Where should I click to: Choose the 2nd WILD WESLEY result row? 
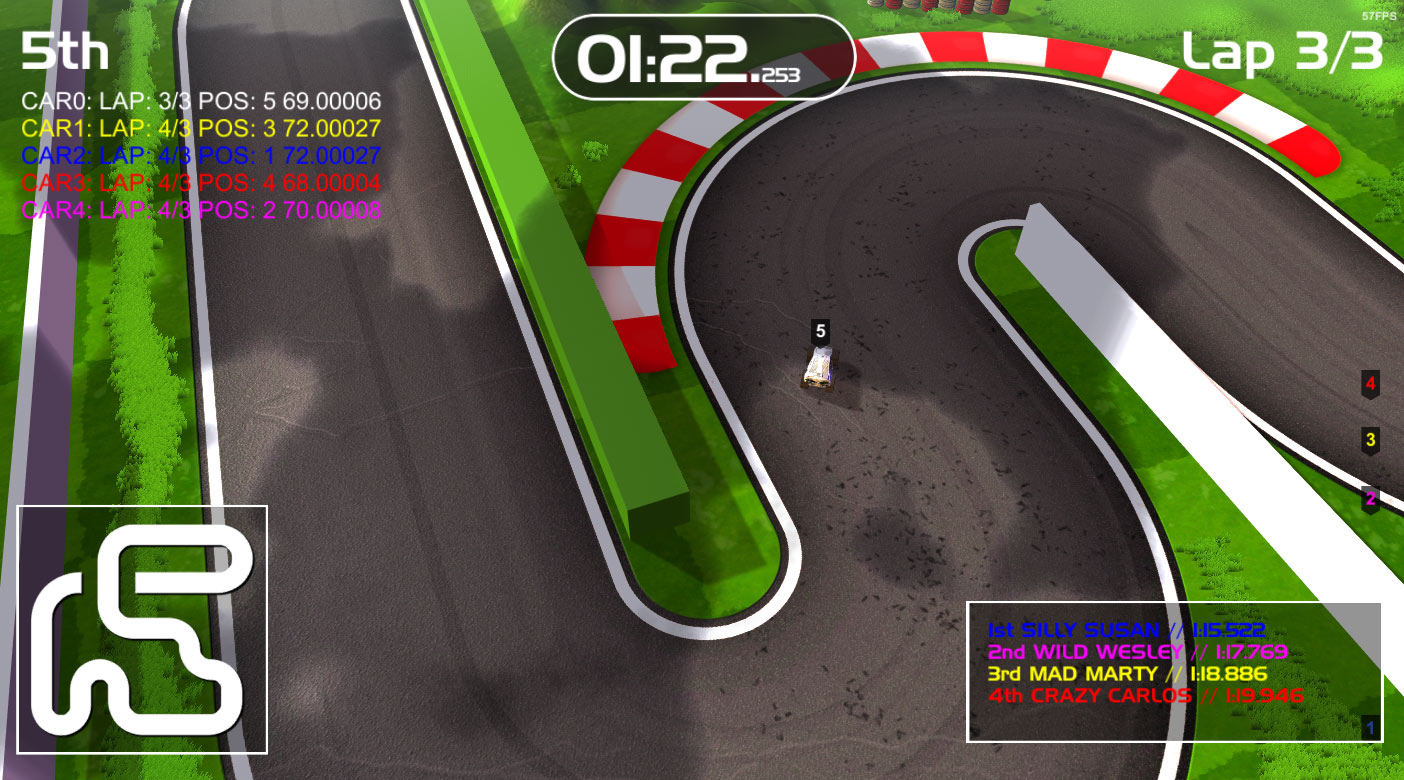(1137, 652)
